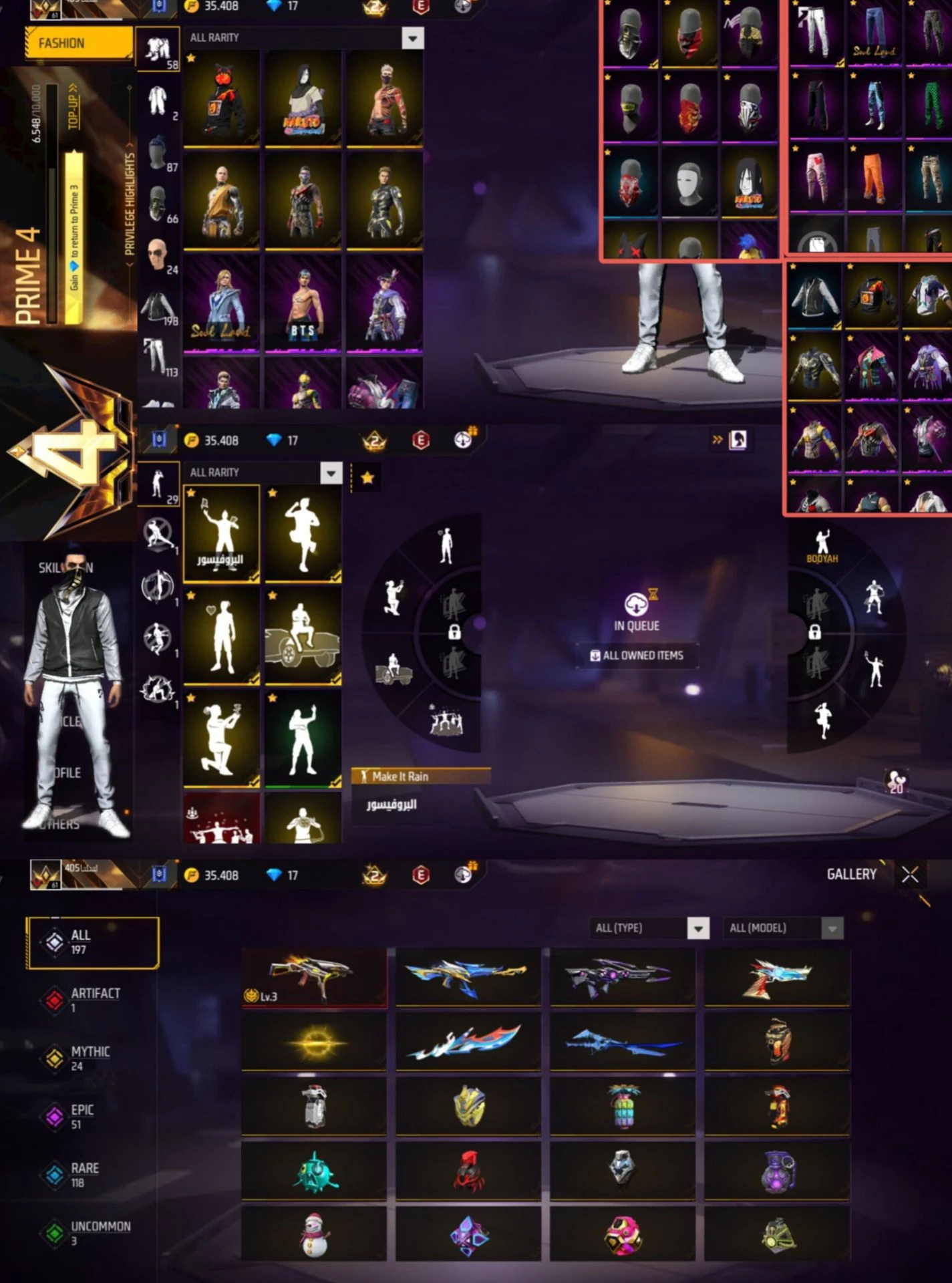Screen dimensions: 952x1283
Task: Choose the emote sitting on a car
Action: 303,634
